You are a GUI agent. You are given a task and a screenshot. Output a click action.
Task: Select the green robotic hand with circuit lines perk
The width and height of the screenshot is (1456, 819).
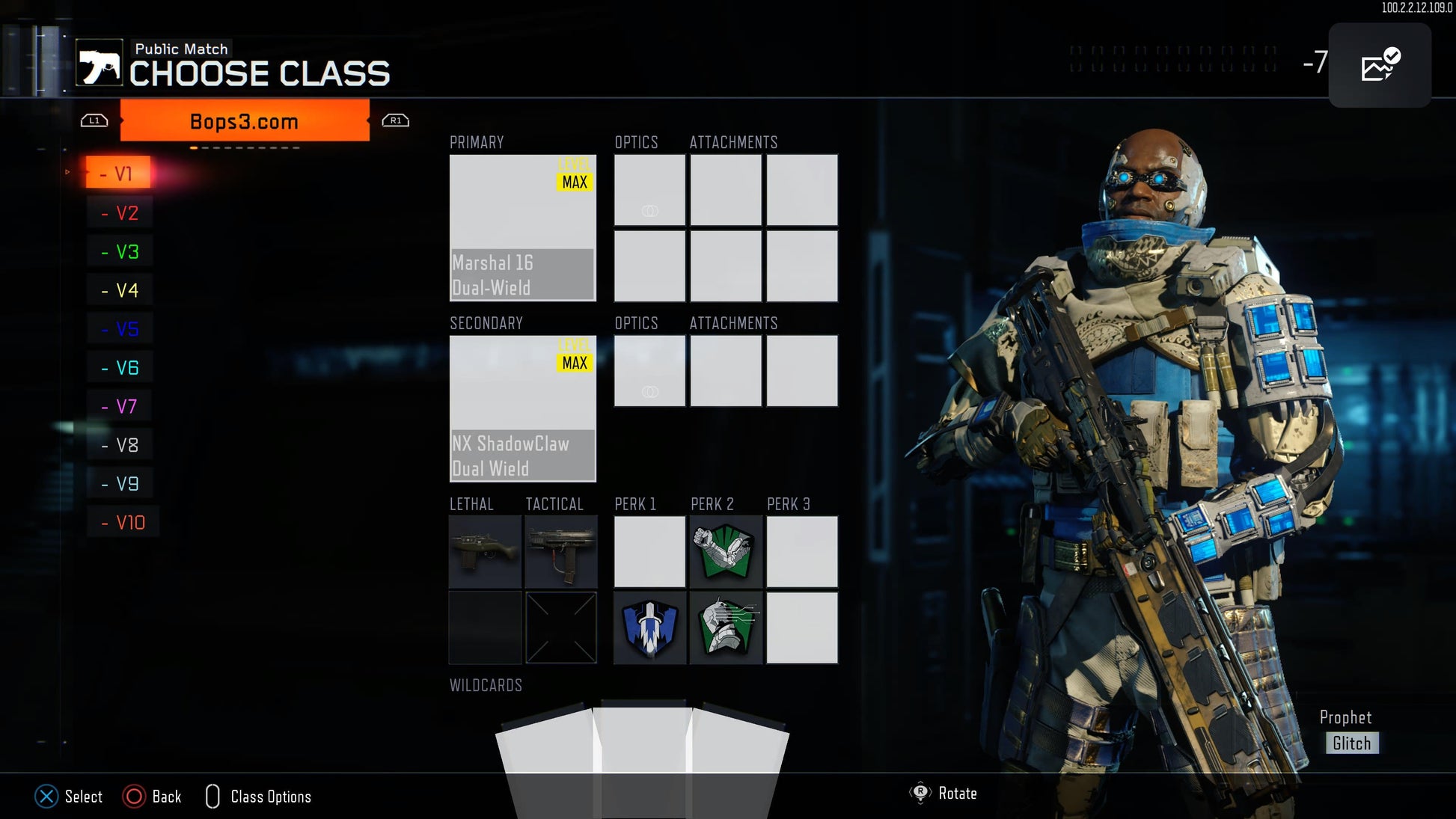725,628
